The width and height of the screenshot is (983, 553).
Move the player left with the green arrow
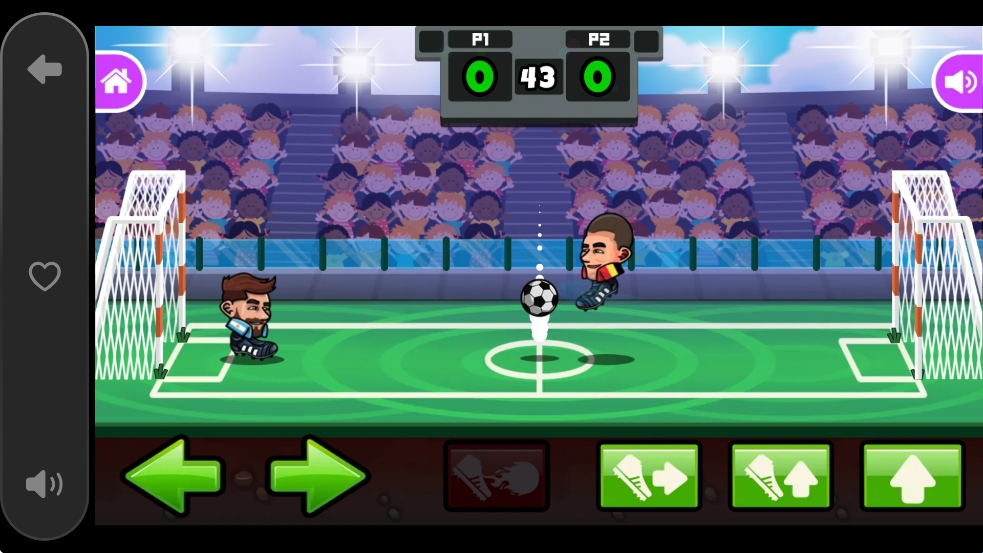[171, 476]
